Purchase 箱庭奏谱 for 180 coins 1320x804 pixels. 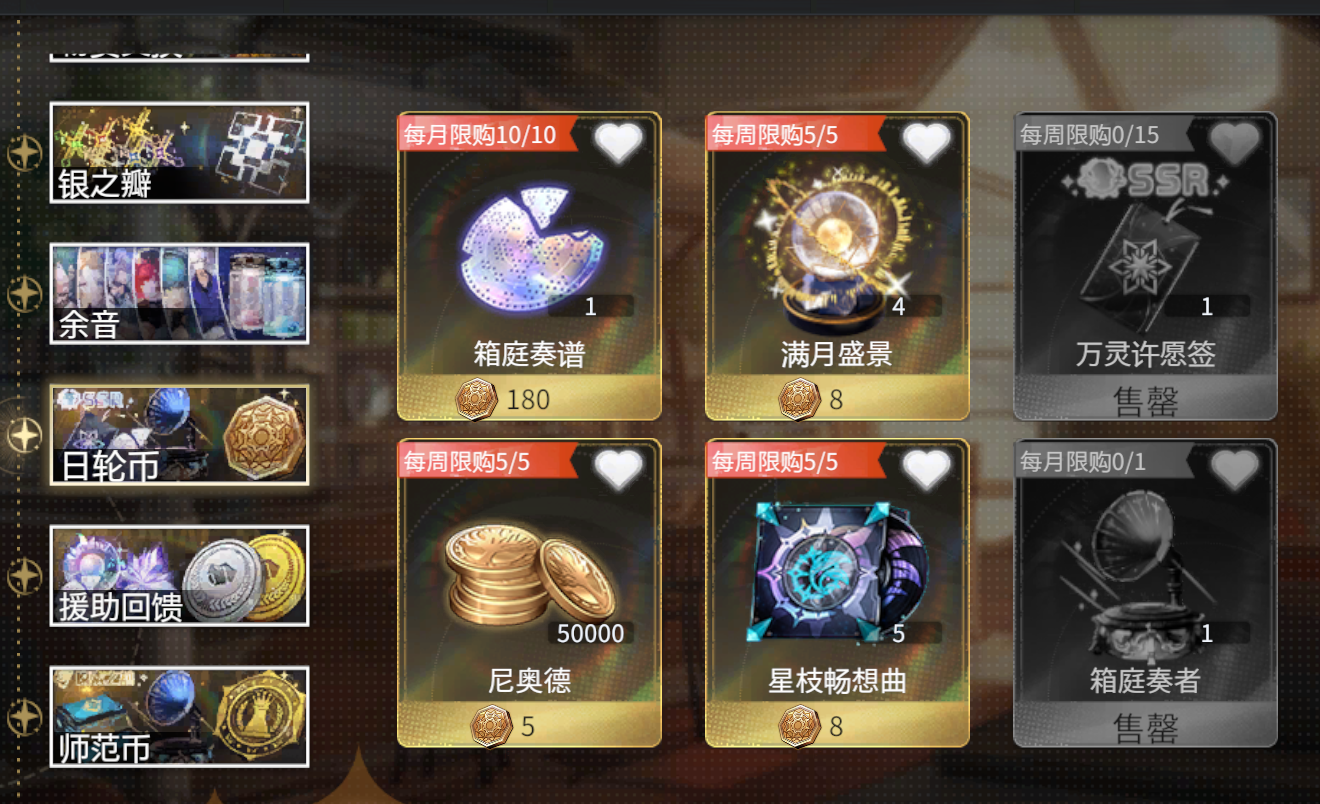click(528, 398)
